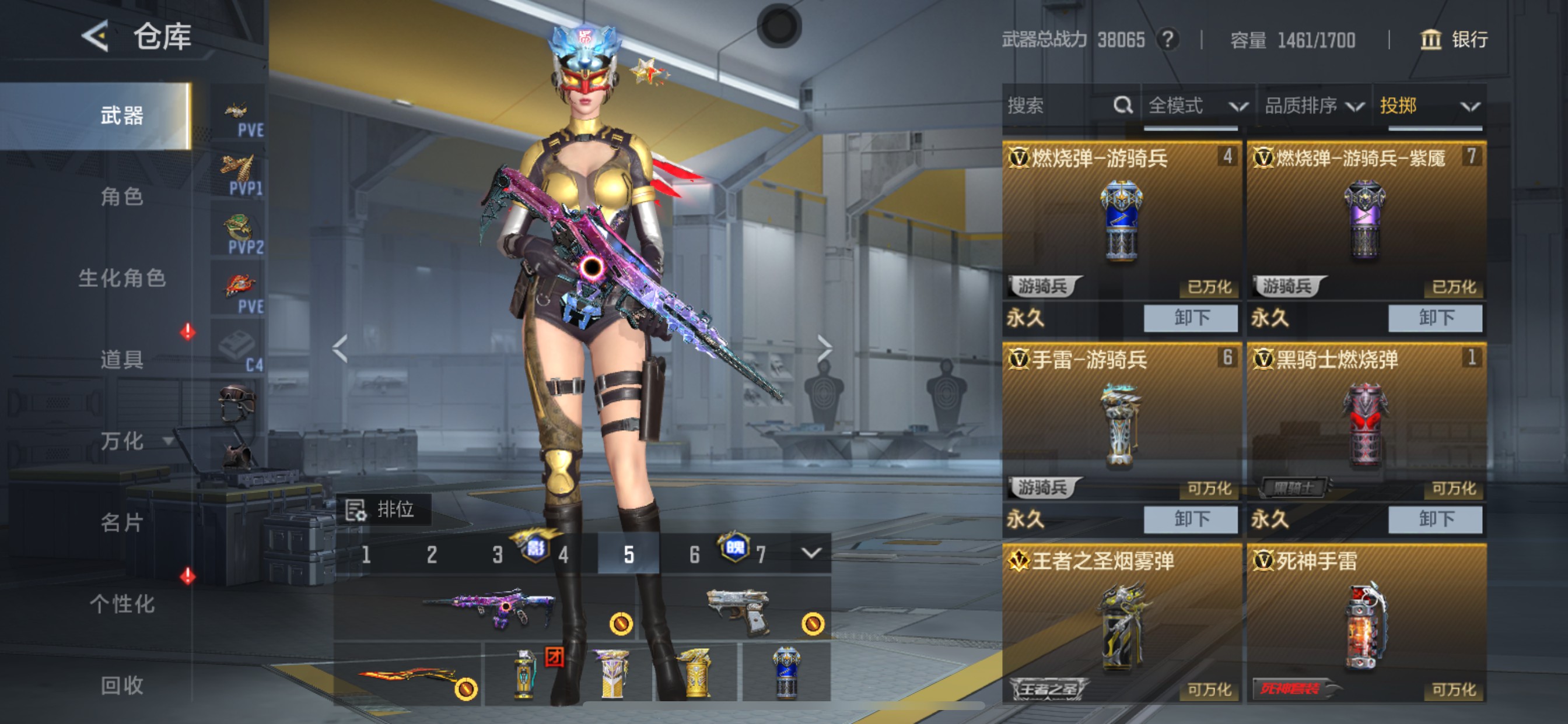Switch to loadout bag 6
This screenshot has width=1568, height=724.
(x=694, y=554)
